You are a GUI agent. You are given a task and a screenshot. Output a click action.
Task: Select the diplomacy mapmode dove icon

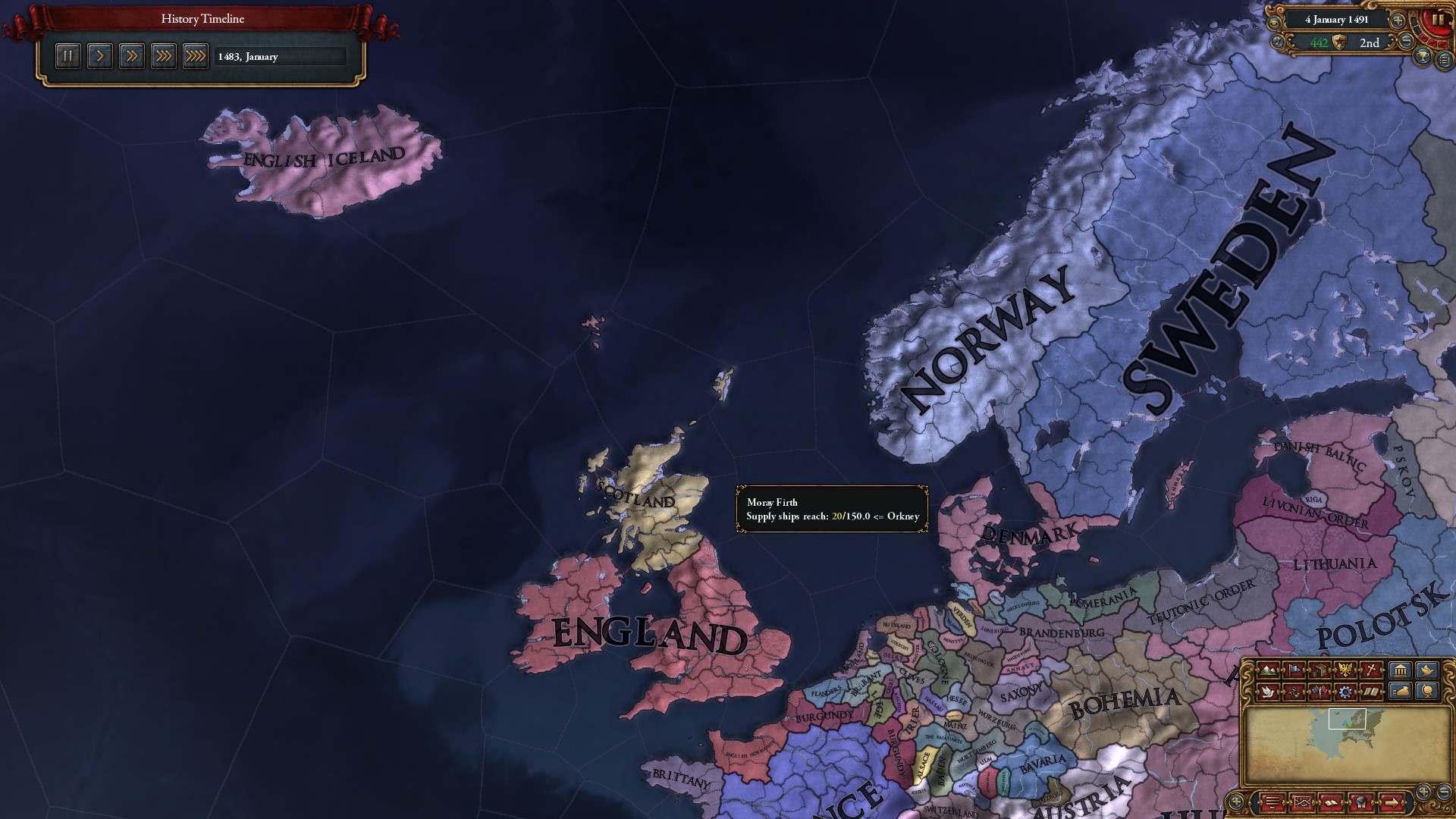point(1267,692)
